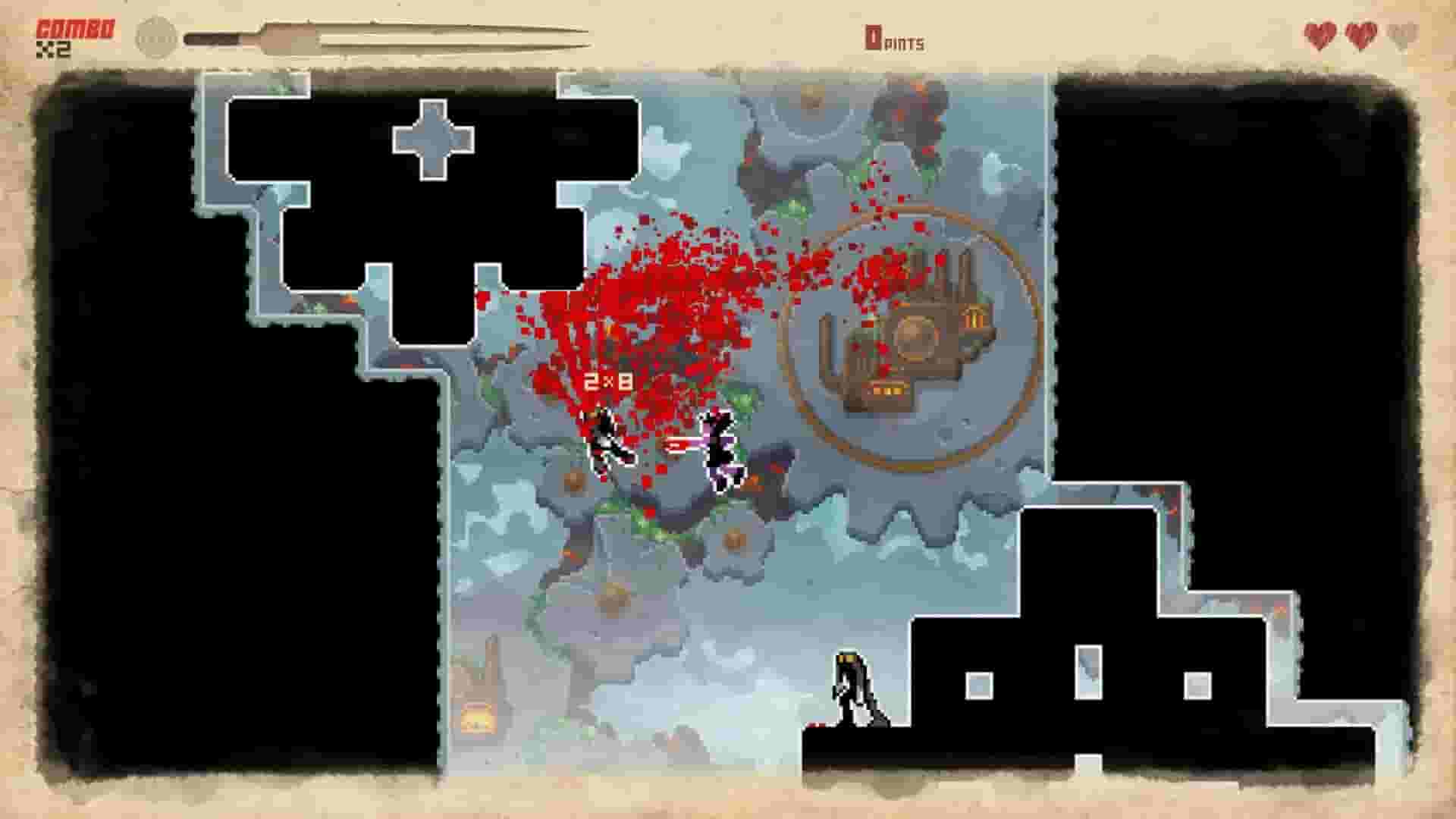Click the stepped black platform at bottom right

click(1100, 682)
